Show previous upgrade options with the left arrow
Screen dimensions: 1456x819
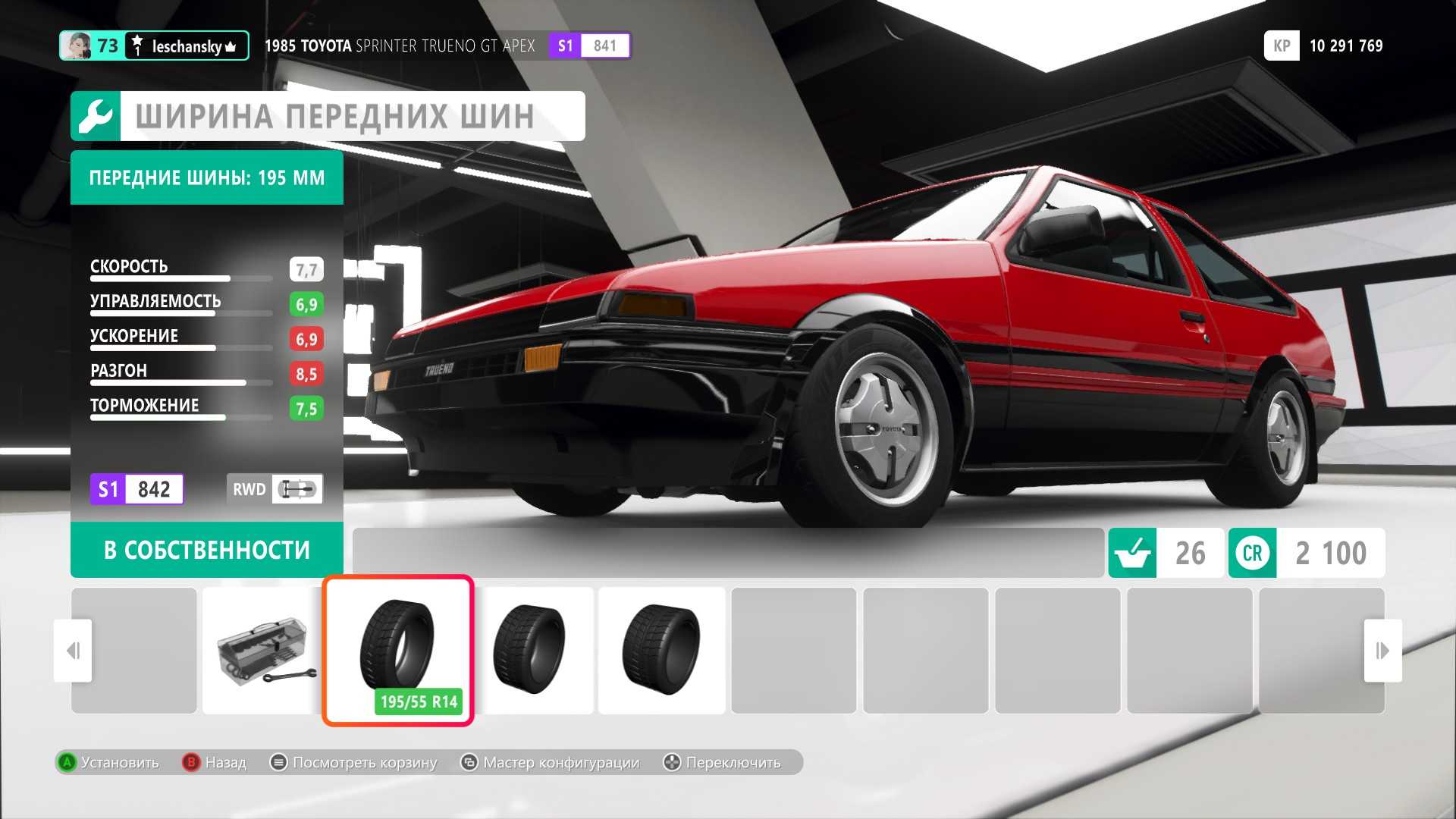(x=73, y=651)
